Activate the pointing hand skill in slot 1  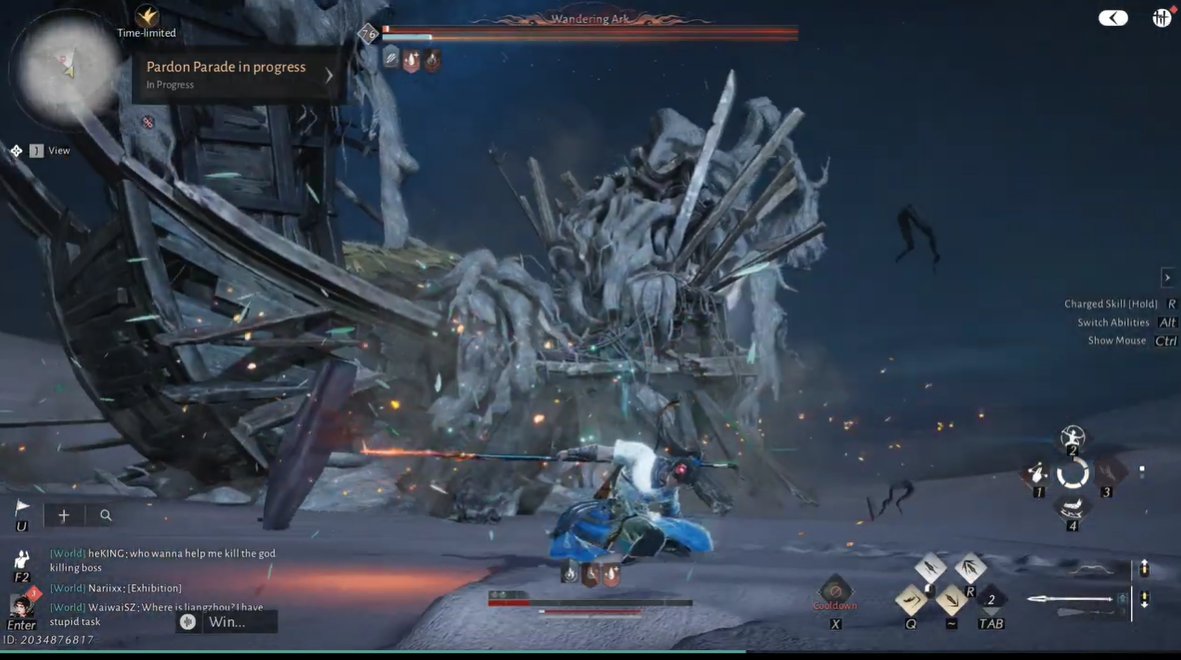1037,474
